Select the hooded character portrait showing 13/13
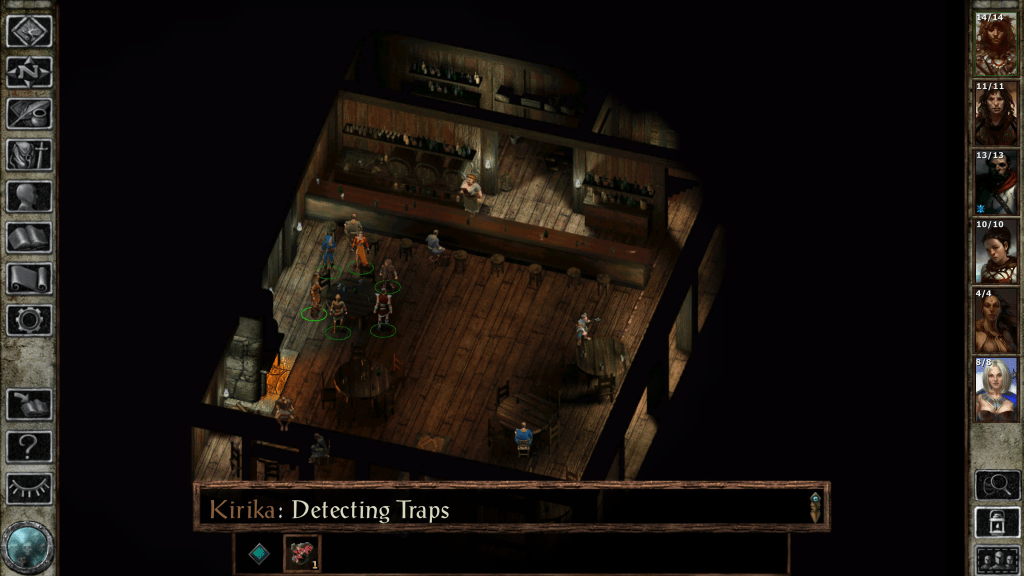Image resolution: width=1024 pixels, height=576 pixels. pyautogui.click(x=996, y=181)
